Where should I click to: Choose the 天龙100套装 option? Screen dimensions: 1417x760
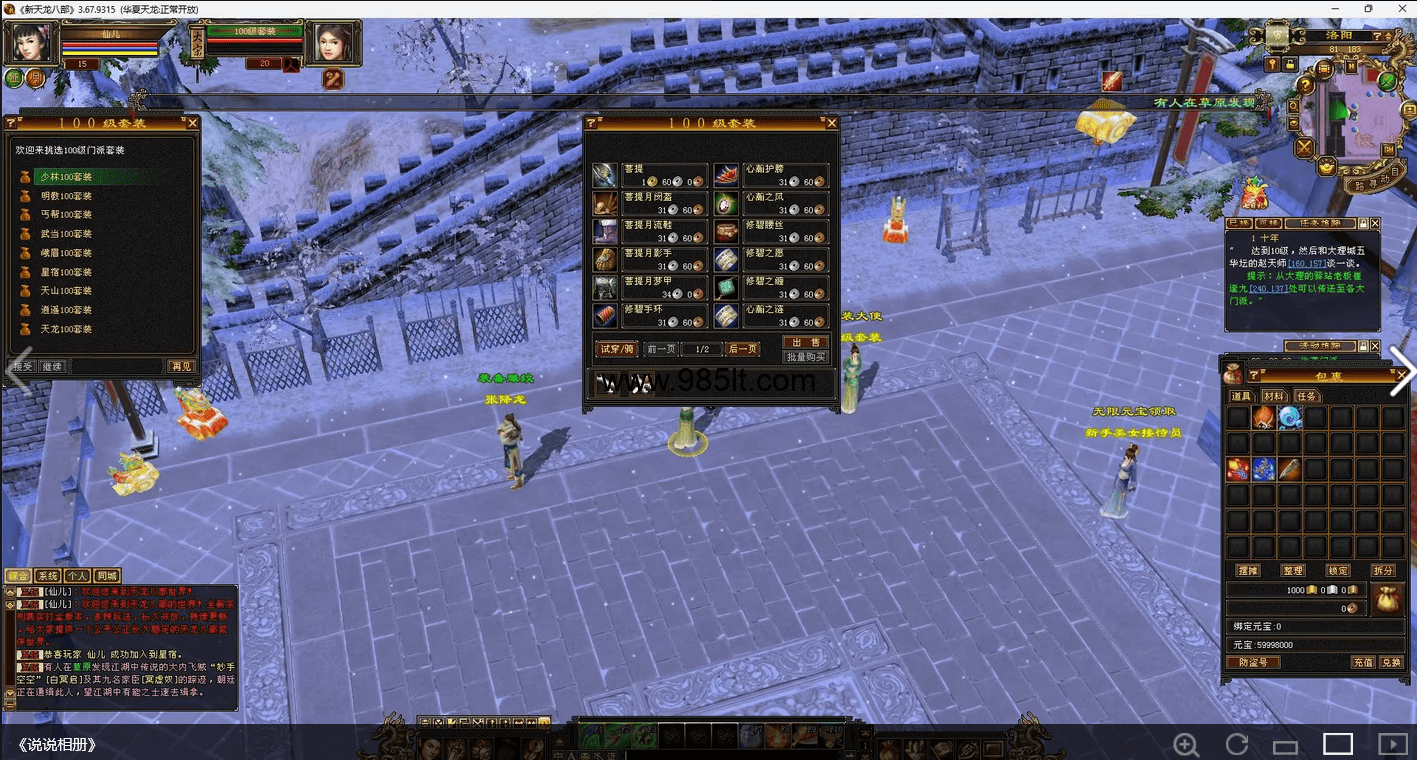click(65, 329)
